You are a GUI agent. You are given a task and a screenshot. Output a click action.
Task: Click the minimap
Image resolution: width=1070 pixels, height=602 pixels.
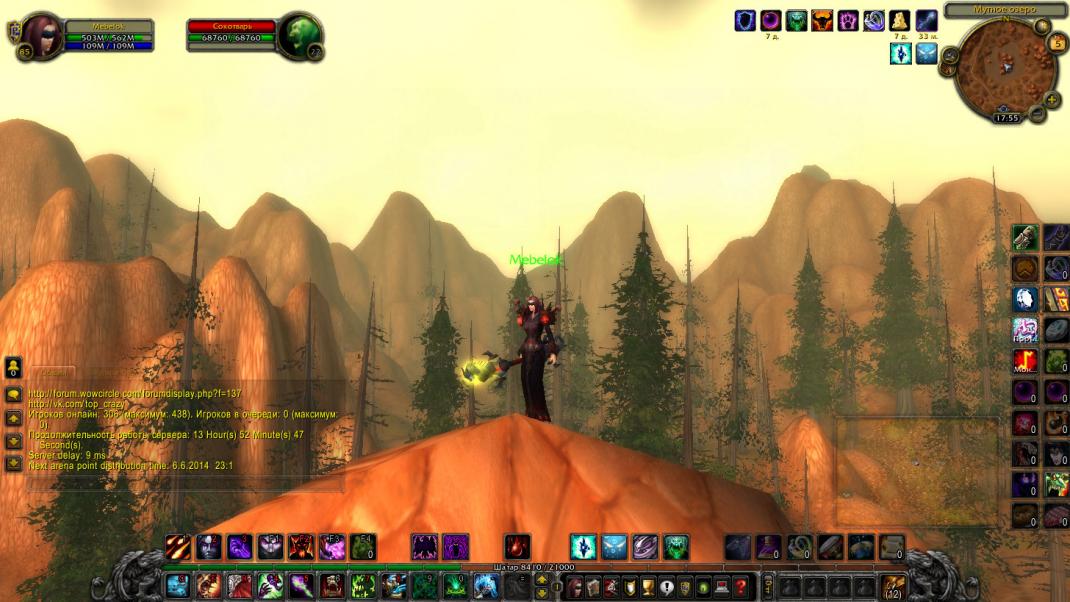point(1004,68)
